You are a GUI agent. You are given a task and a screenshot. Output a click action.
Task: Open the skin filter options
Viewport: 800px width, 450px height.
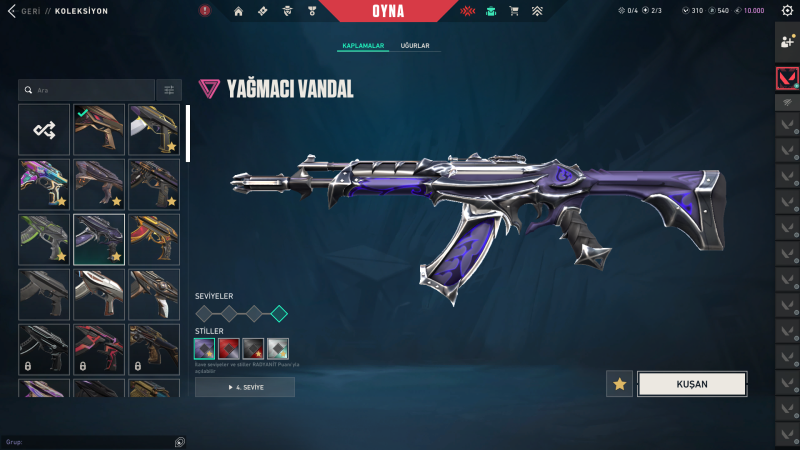(x=169, y=90)
